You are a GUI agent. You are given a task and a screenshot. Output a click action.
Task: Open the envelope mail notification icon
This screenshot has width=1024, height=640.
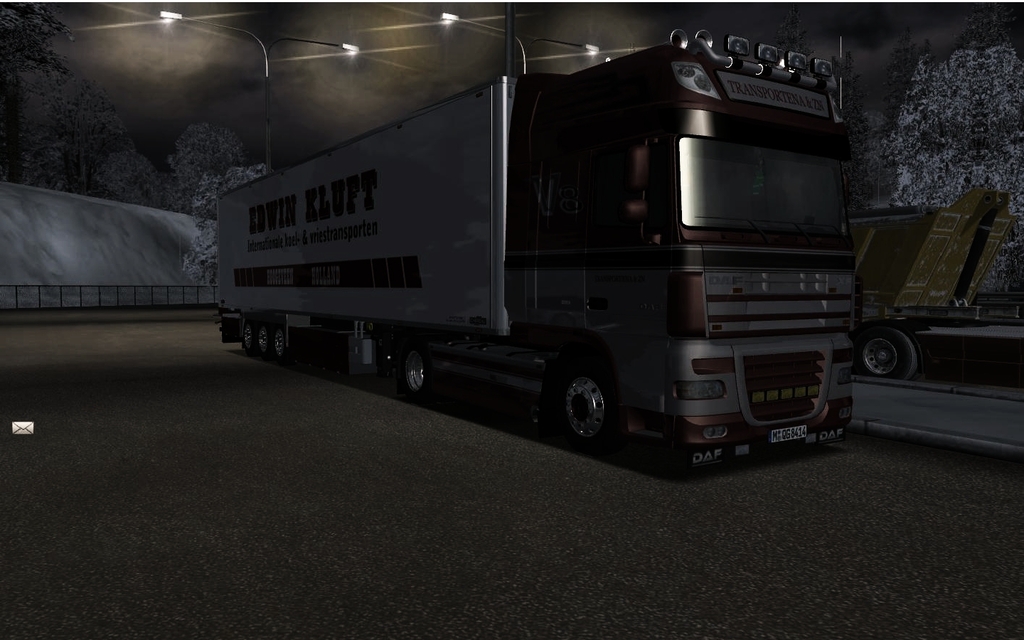pyautogui.click(x=22, y=428)
